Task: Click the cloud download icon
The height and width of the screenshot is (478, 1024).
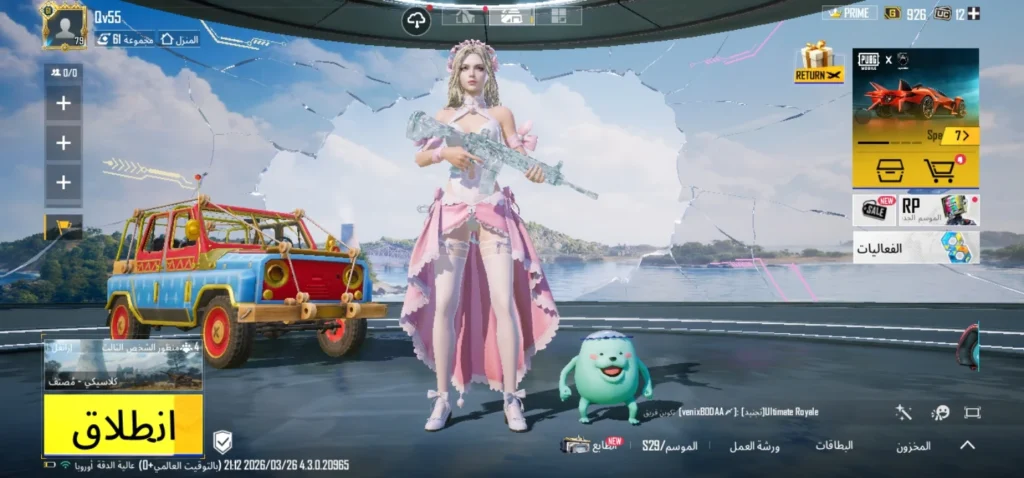Action: tap(416, 22)
